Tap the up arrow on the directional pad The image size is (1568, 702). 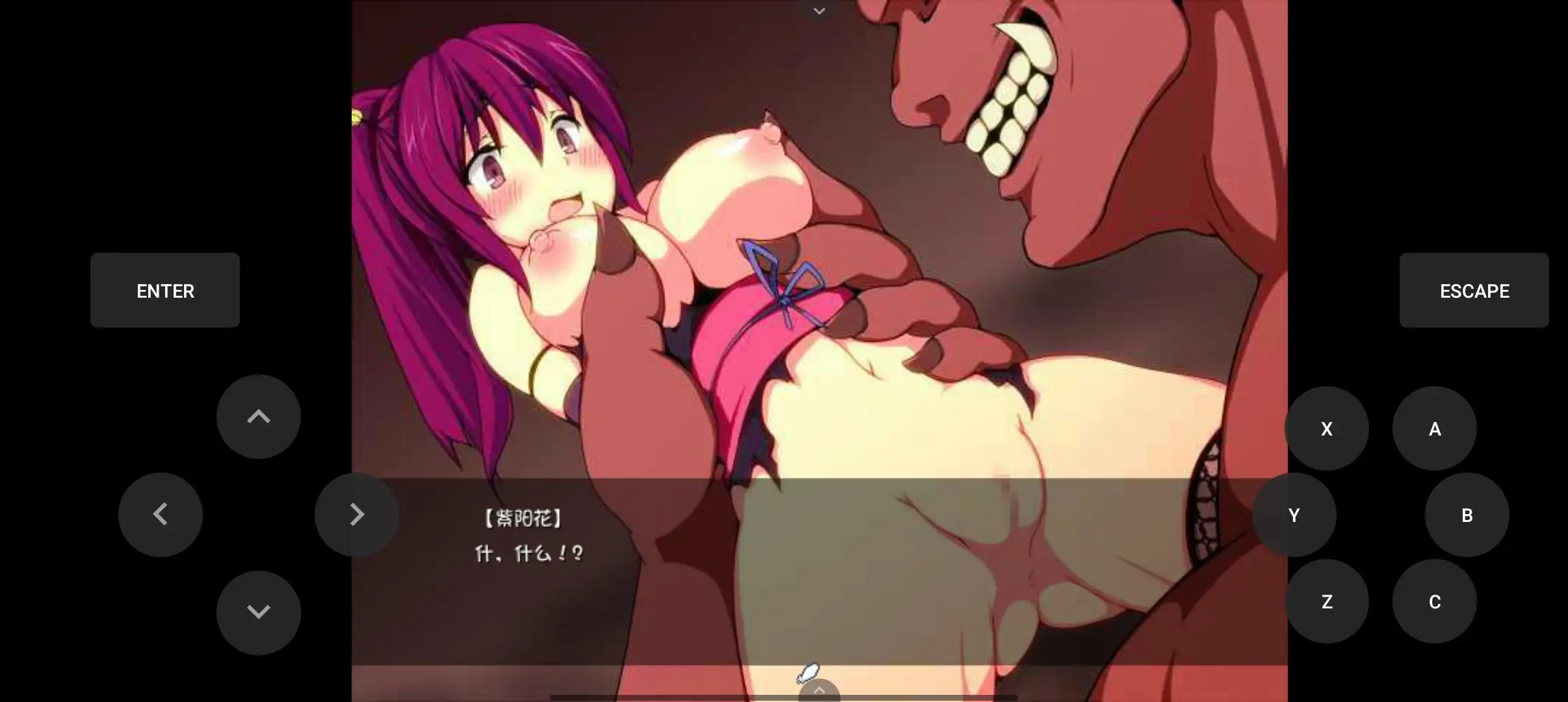[x=257, y=417]
